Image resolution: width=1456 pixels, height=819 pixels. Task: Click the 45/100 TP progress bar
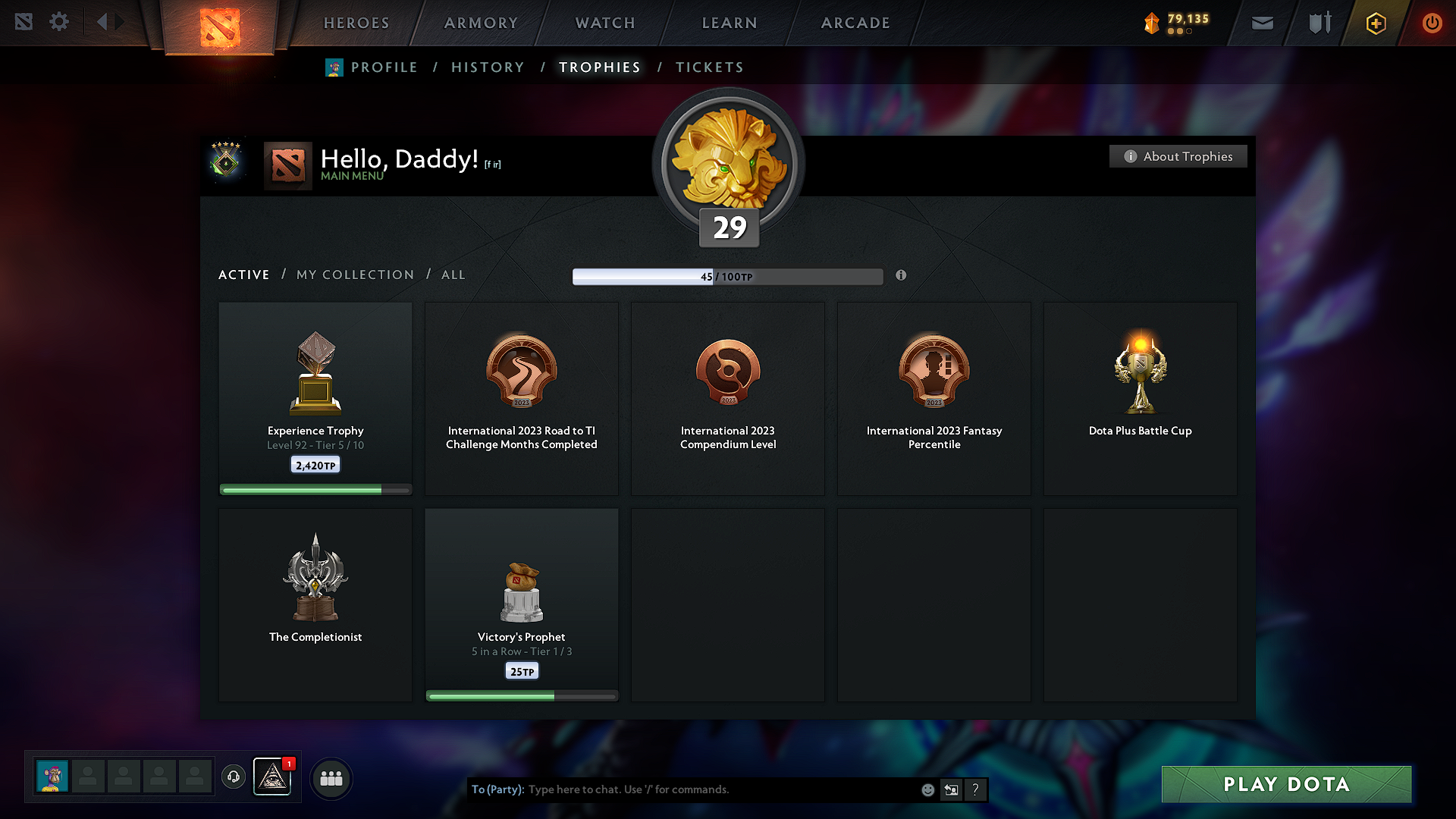(728, 276)
